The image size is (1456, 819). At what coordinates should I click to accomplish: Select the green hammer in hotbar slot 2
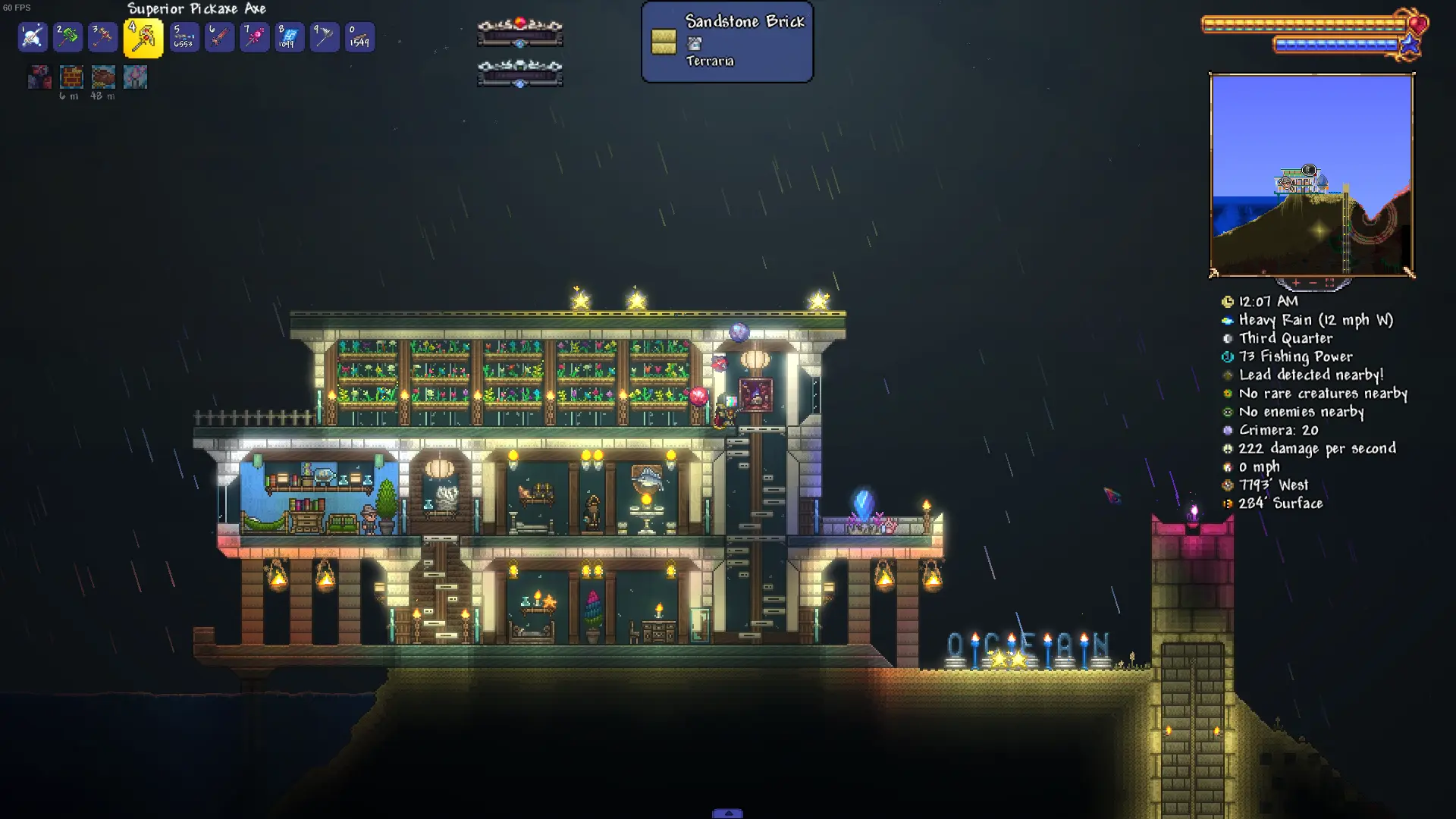(x=67, y=36)
